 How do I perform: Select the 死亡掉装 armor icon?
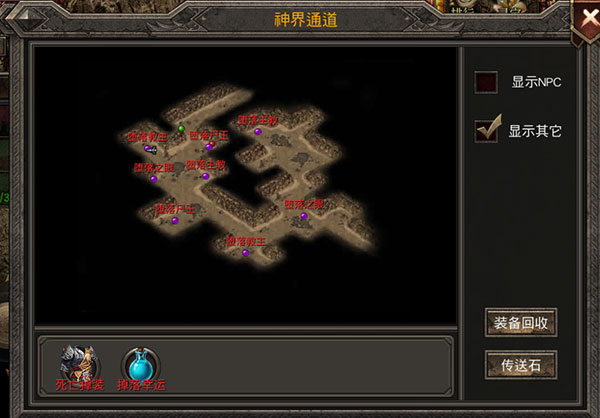coord(78,362)
